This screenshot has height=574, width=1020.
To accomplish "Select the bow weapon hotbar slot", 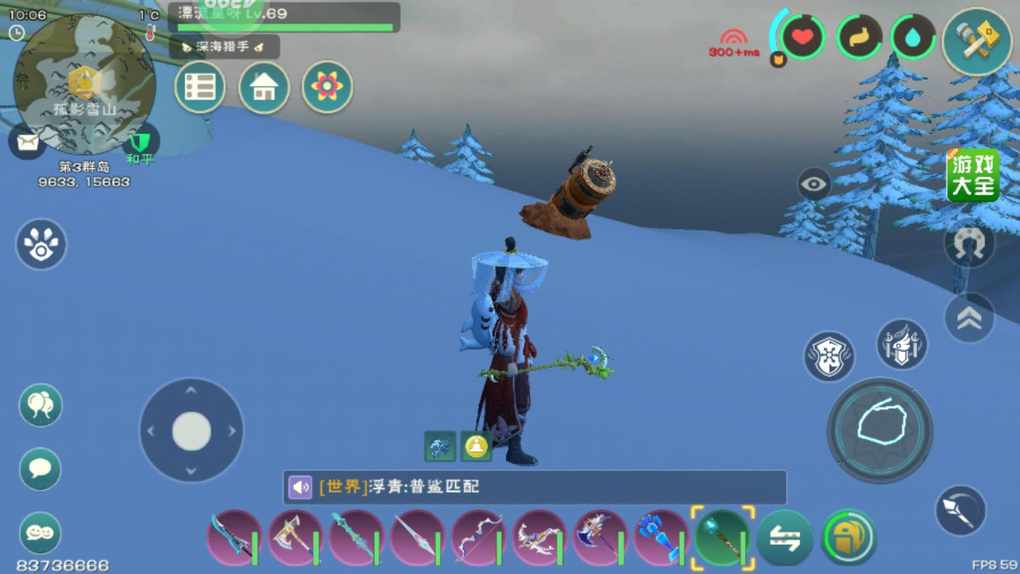I will click(x=478, y=539).
